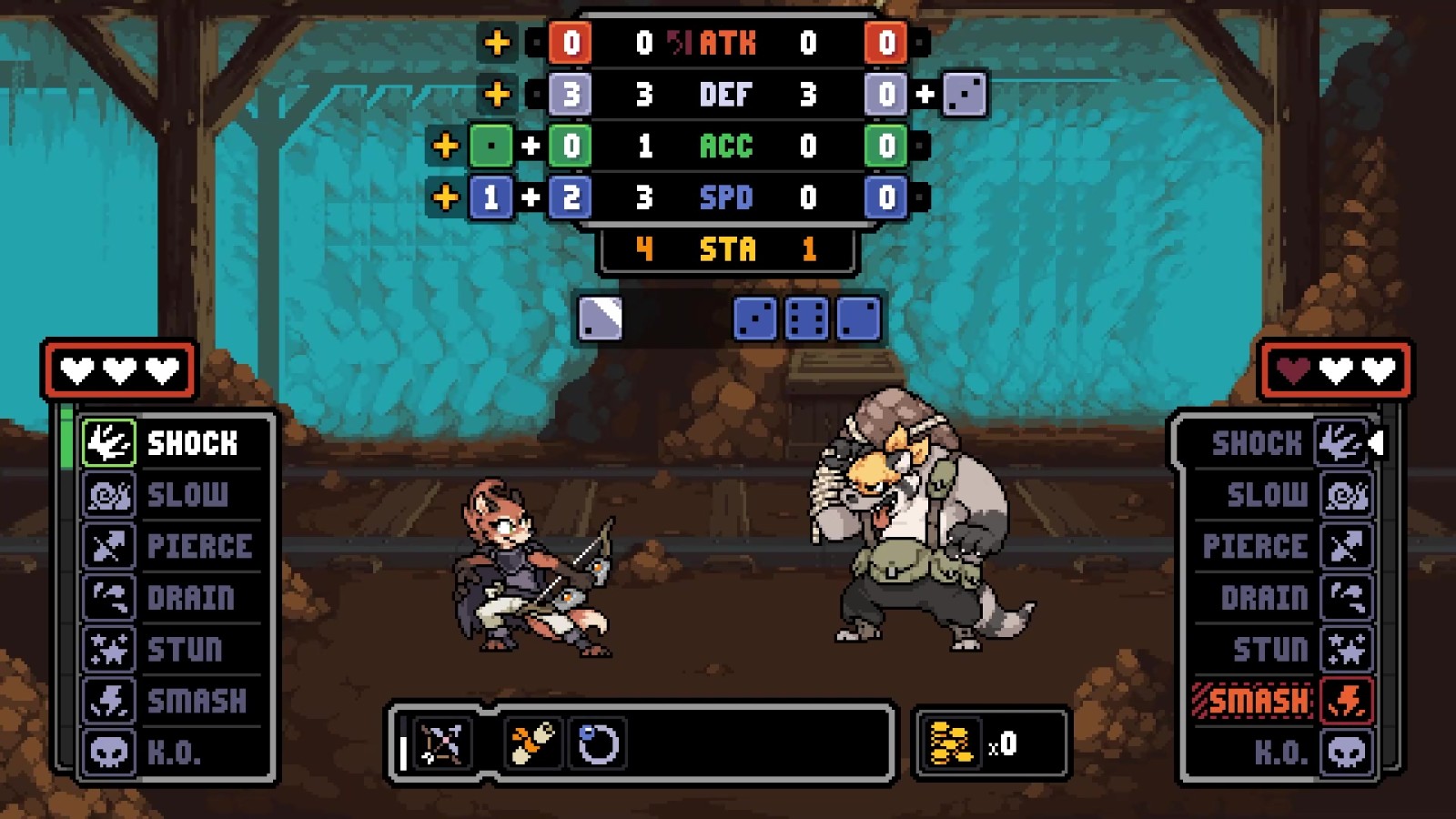This screenshot has width=1456, height=819.
Task: Choose the blue two-pip die
Action: [858, 319]
